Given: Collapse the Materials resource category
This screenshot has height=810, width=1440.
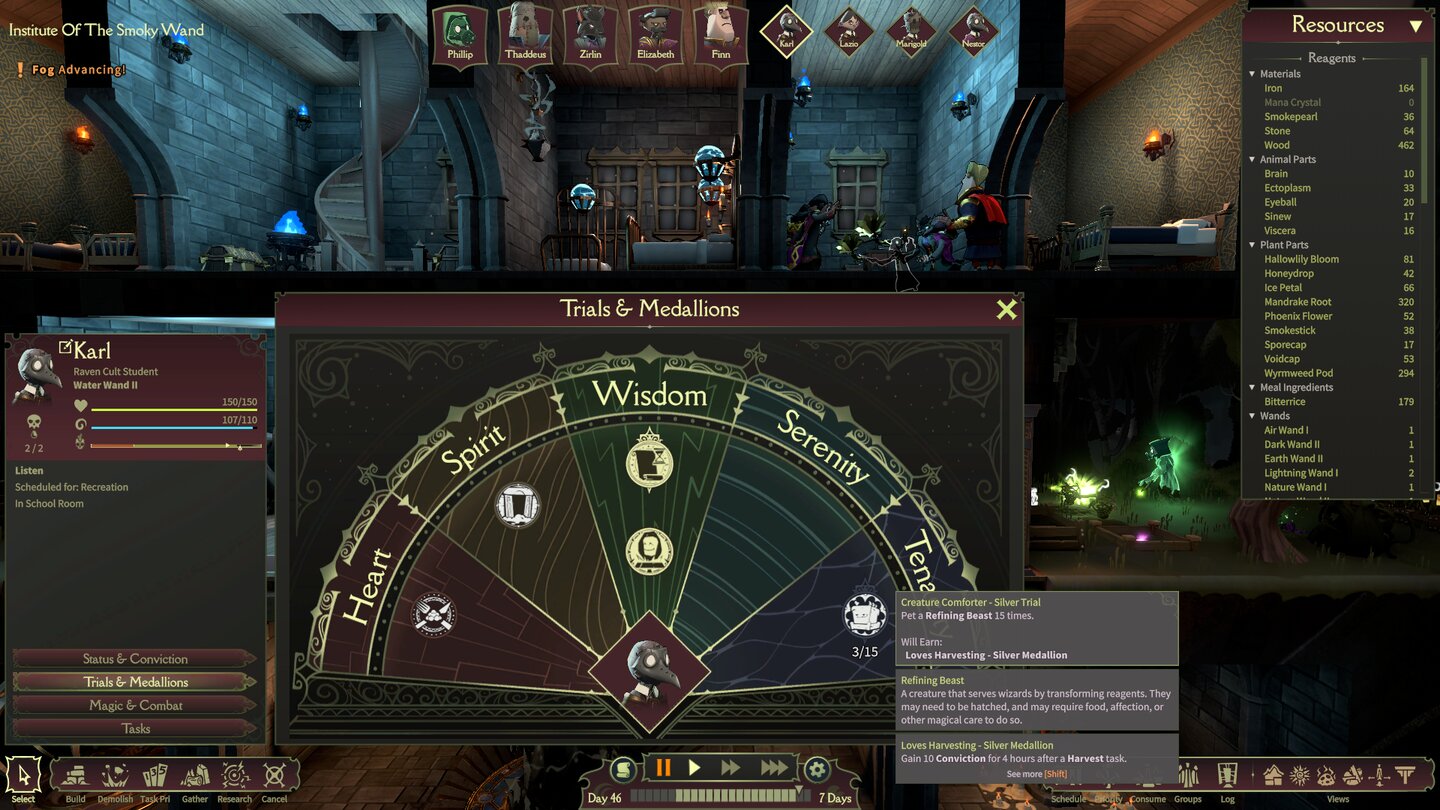Looking at the screenshot, I should click(1252, 73).
